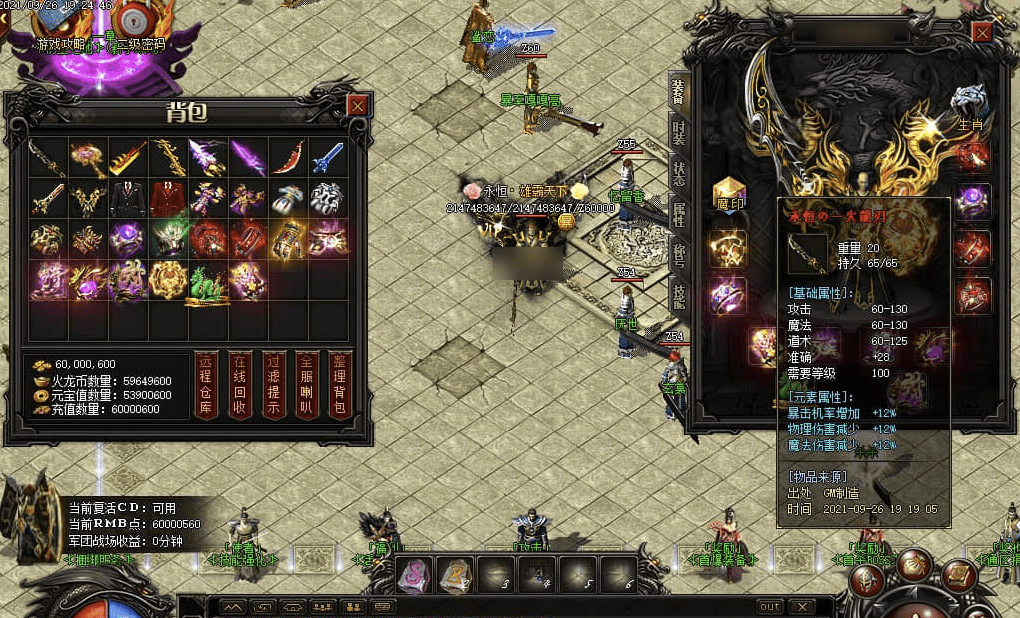Image resolution: width=1020 pixels, height=618 pixels.
Task: Open 远程仓库 remote warehouse
Action: (206, 385)
